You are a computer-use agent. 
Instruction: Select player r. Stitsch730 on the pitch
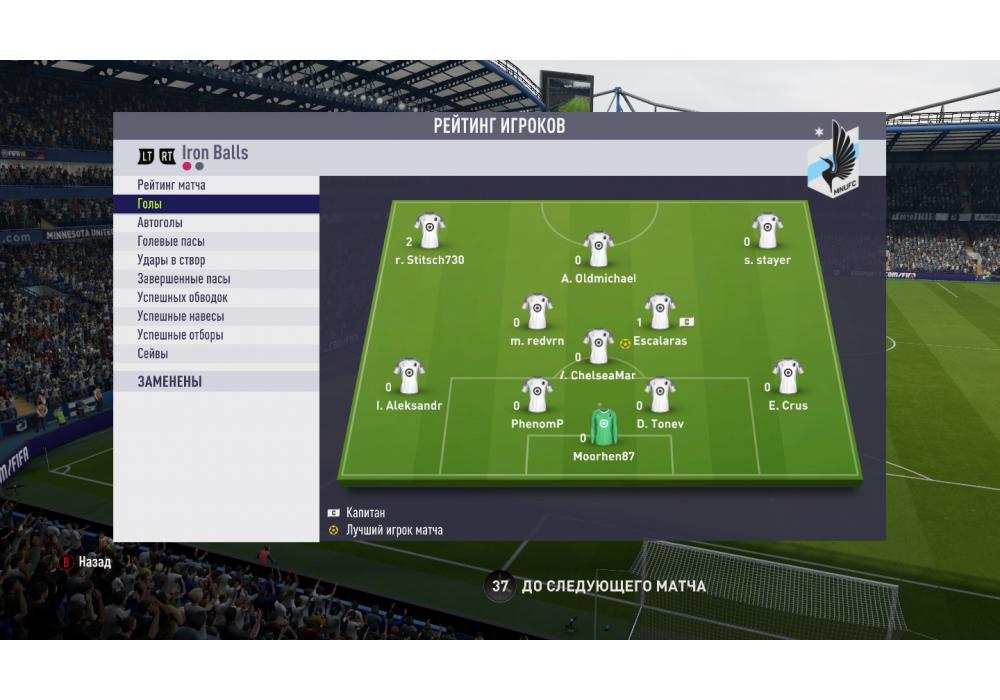pyautogui.click(x=430, y=231)
